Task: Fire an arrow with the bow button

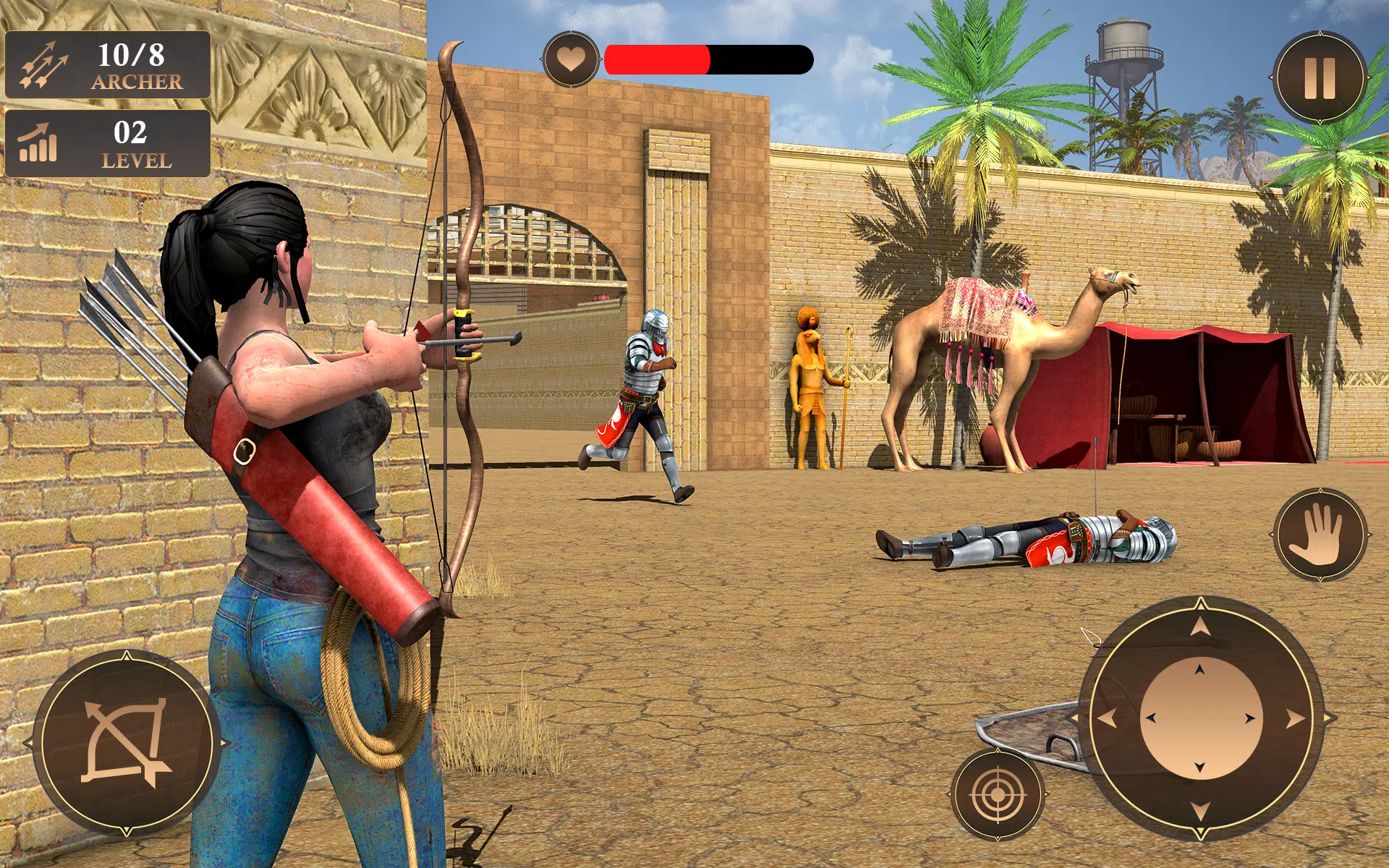Action: click(x=127, y=743)
